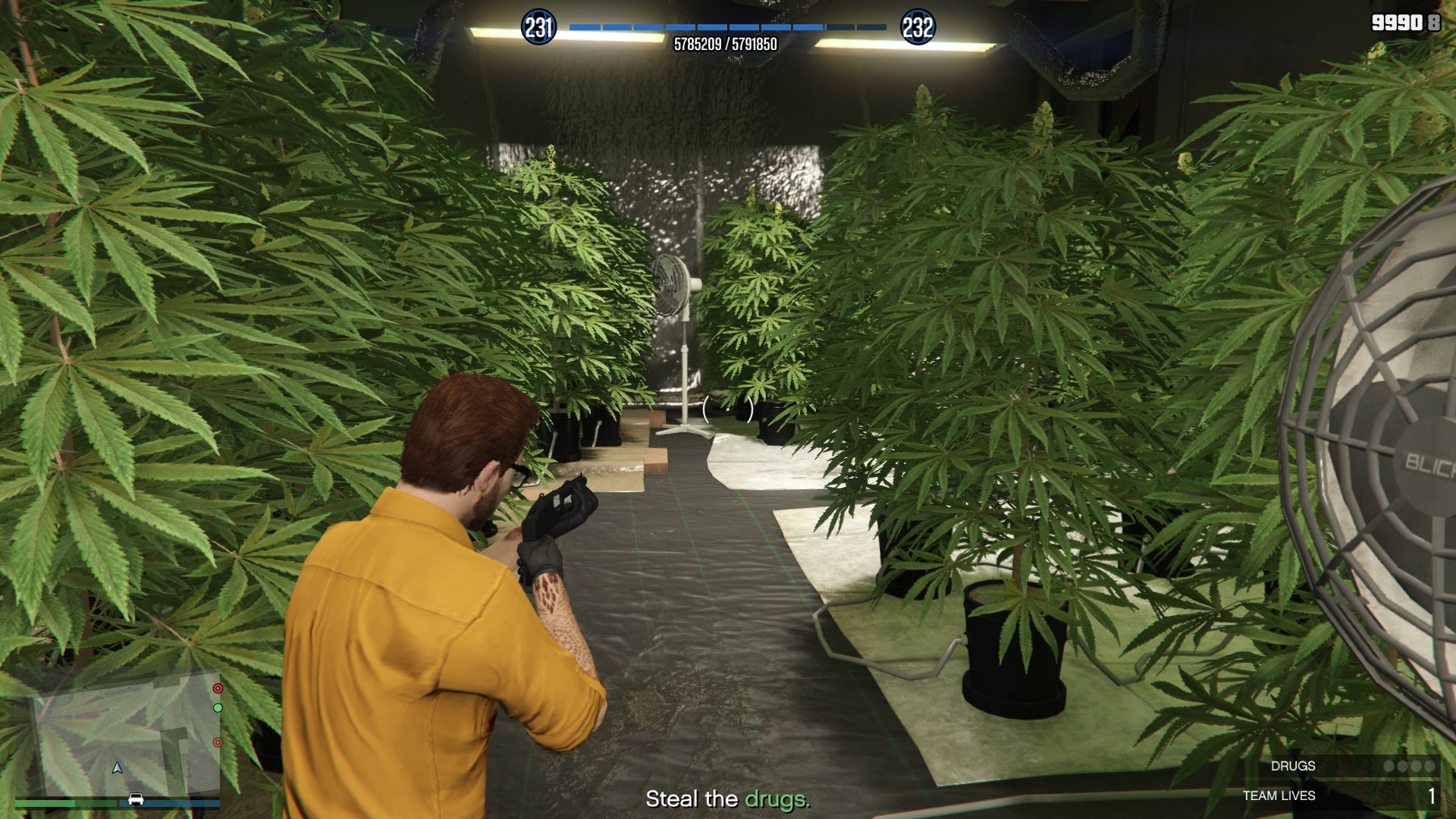The image size is (1456, 819).
Task: Toggle the rightmost segment of the RP bar
Action: 871,26
